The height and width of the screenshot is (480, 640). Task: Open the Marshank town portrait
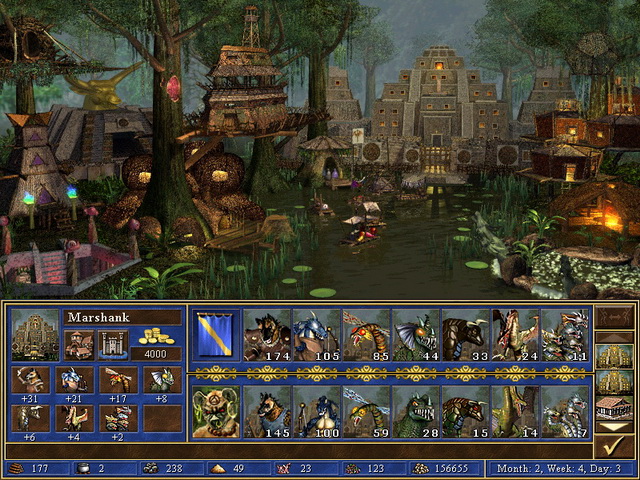(35, 336)
